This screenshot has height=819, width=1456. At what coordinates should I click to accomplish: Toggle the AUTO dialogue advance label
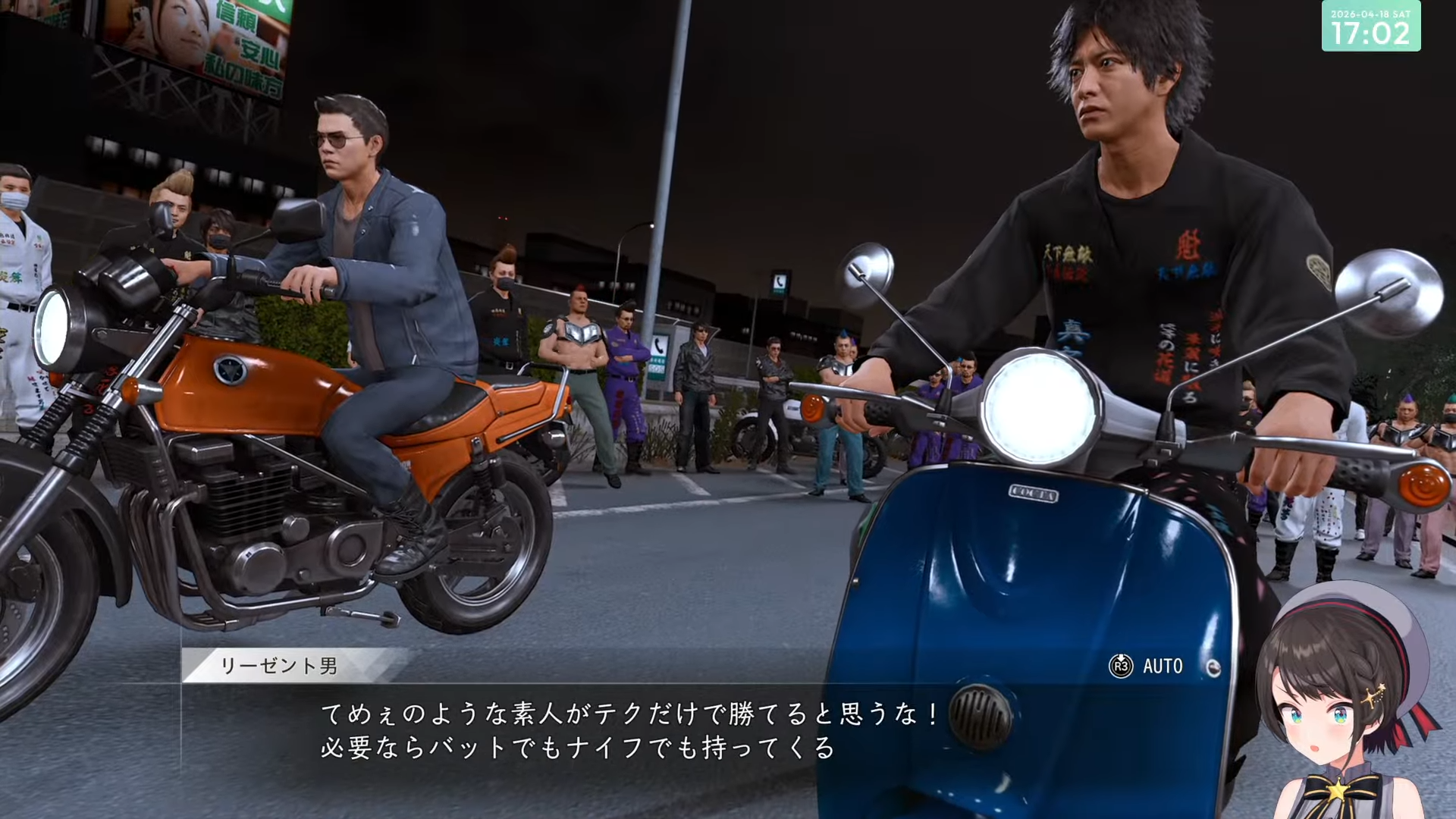pyautogui.click(x=1162, y=667)
